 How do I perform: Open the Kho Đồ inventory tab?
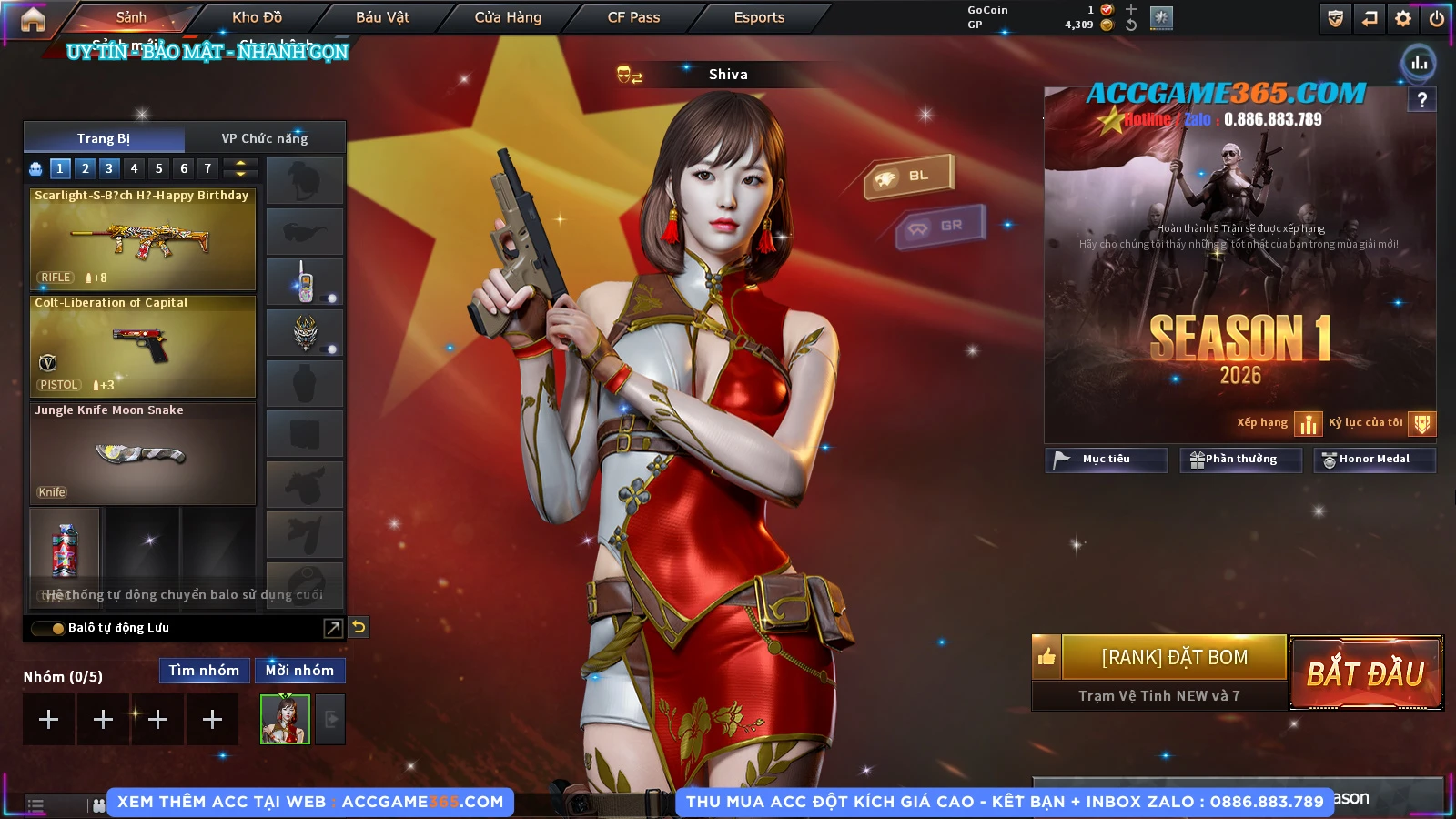[257, 17]
